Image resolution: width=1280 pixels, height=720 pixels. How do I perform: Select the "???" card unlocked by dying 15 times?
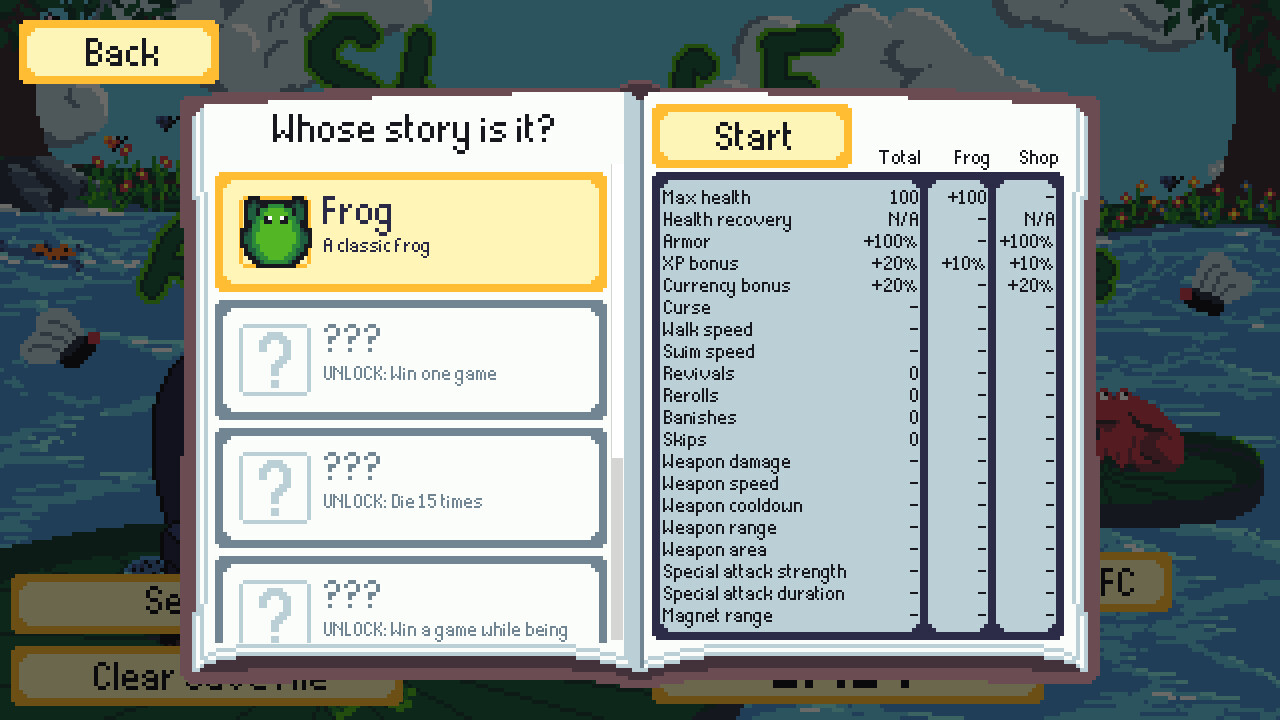pyautogui.click(x=410, y=487)
